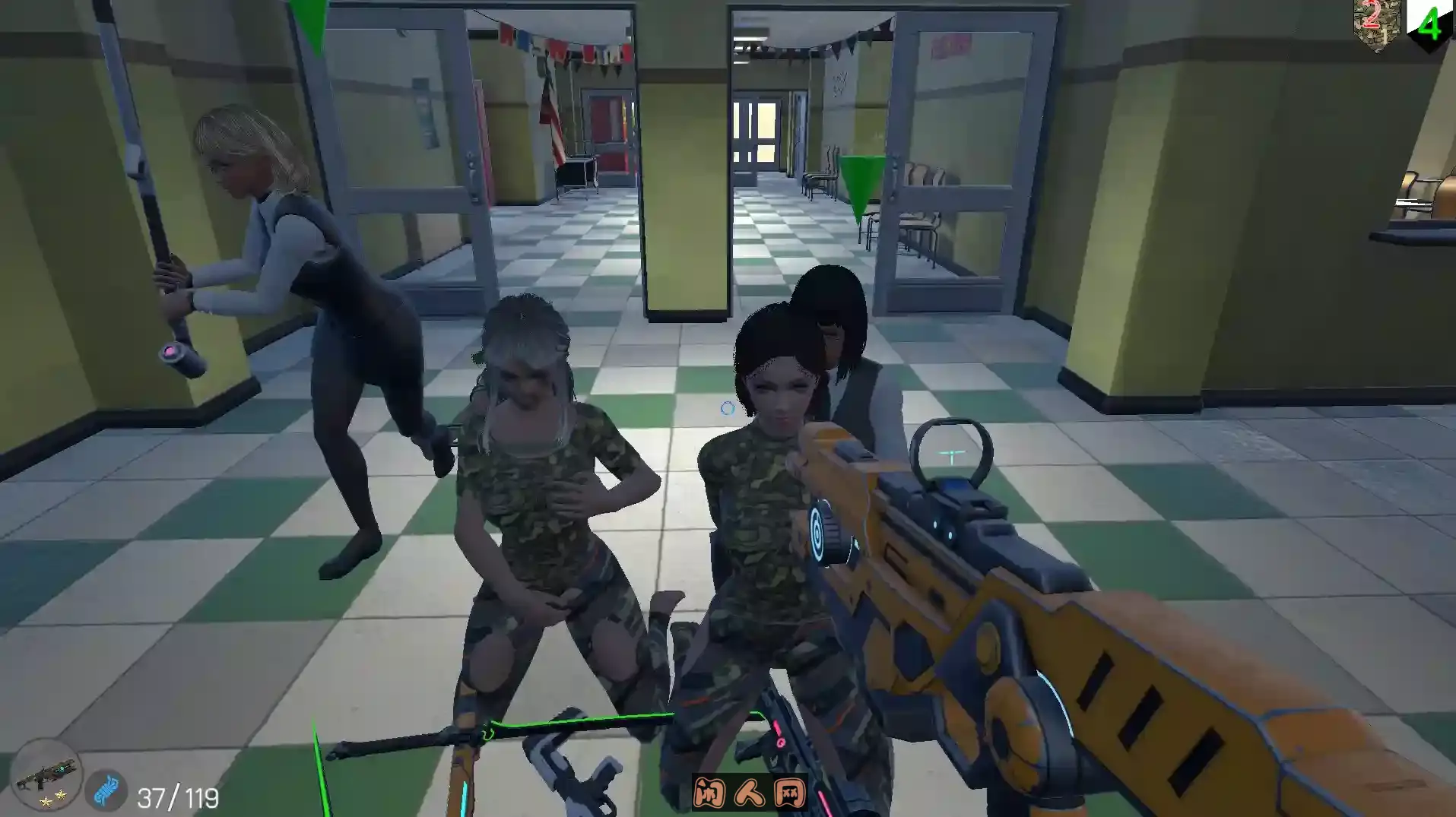The height and width of the screenshot is (817, 1456).
Task: Open the camo badge showing red 2
Action: (x=1377, y=21)
